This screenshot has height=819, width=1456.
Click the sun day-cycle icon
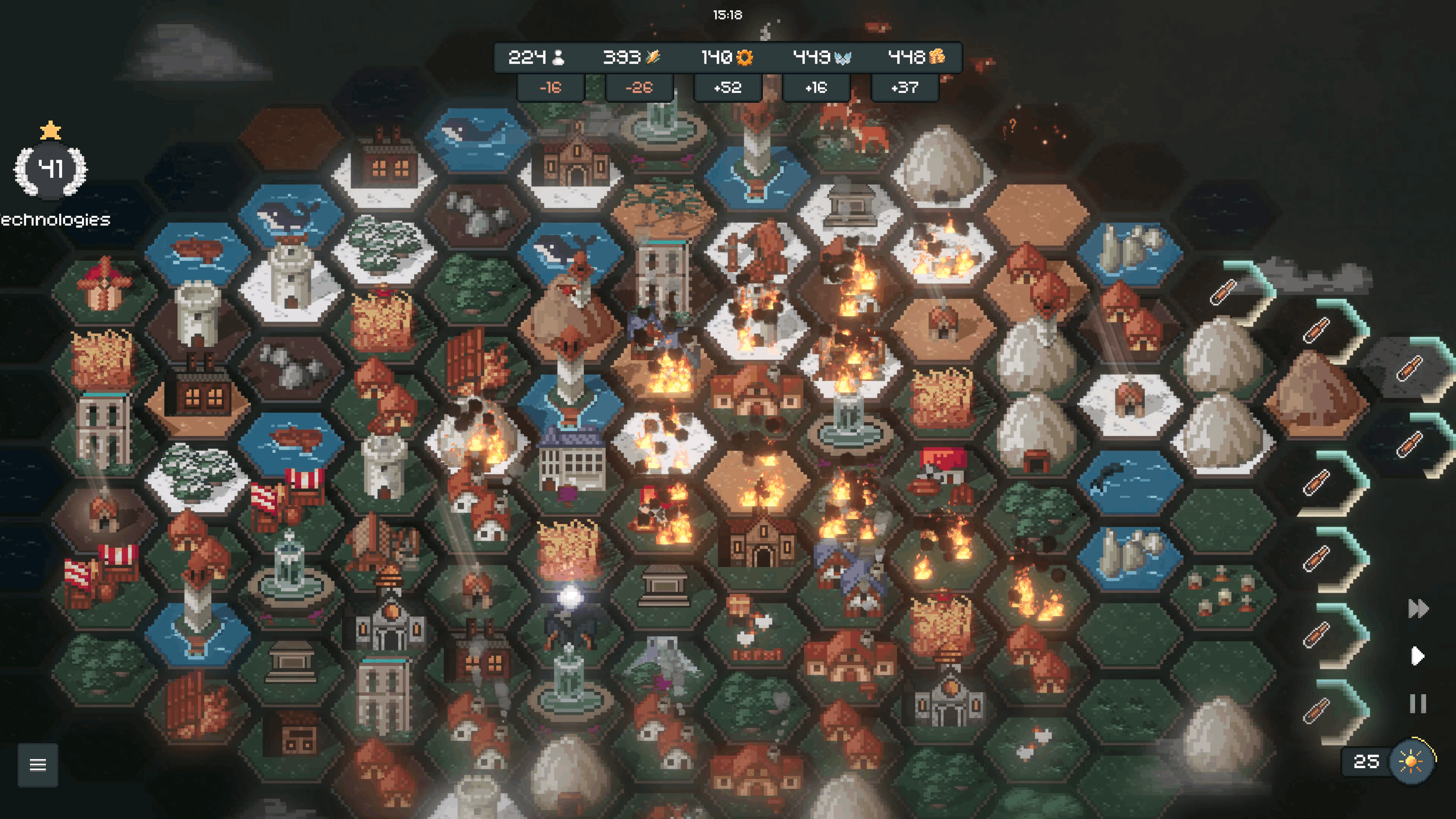[1411, 761]
